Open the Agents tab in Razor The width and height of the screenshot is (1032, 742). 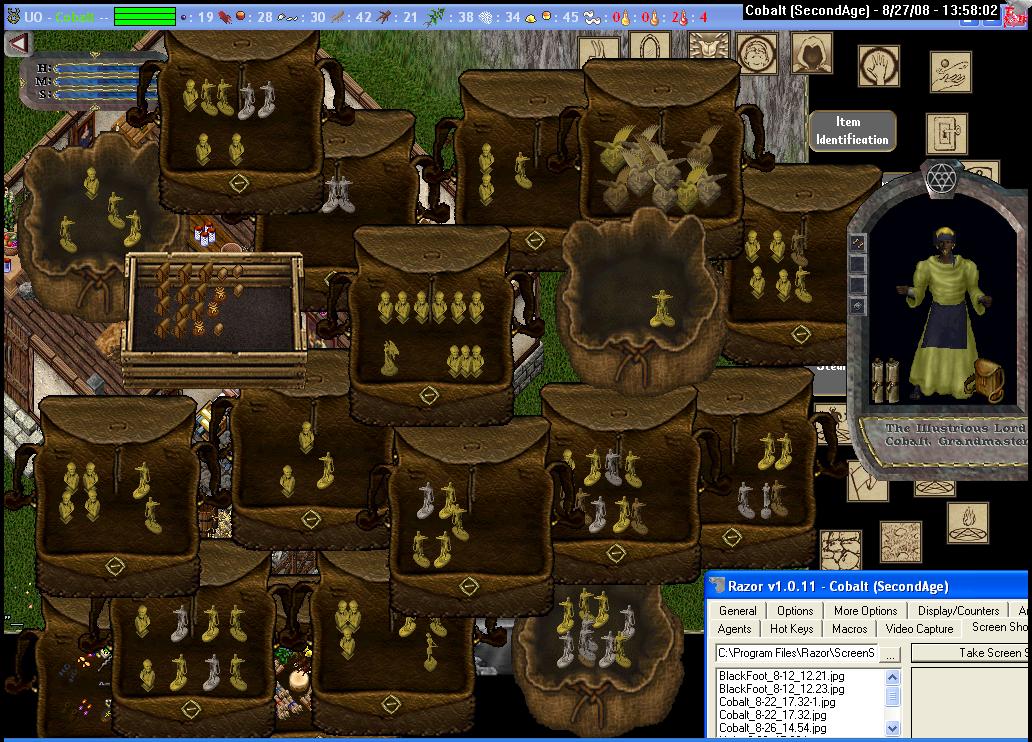click(x=734, y=628)
